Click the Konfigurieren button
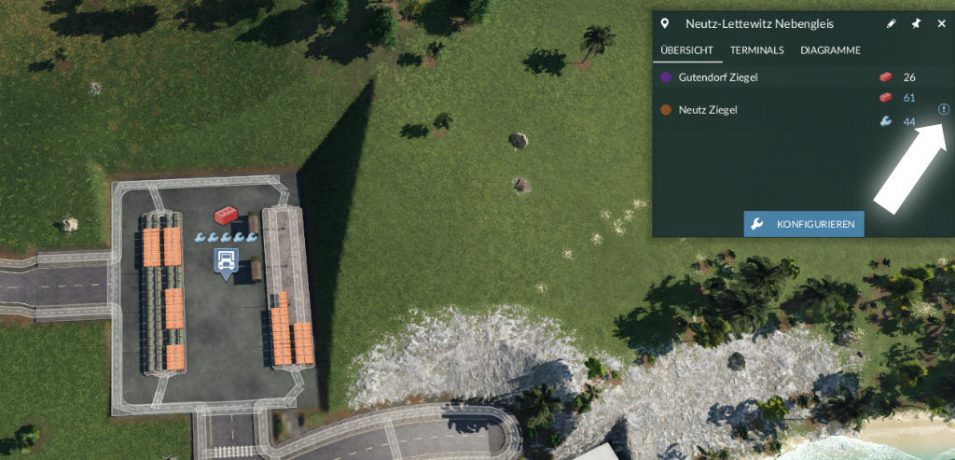The height and width of the screenshot is (460, 955). (804, 224)
